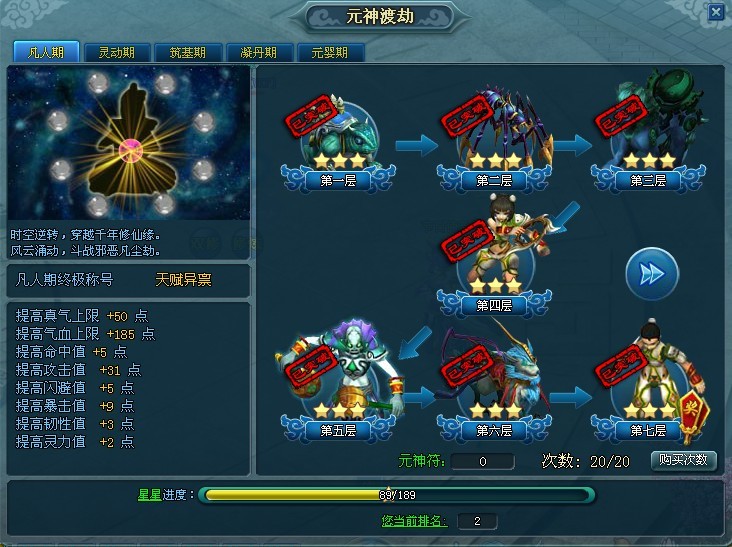The width and height of the screenshot is (732, 547).
Task: Open the 灵动期 tab
Action: click(110, 53)
